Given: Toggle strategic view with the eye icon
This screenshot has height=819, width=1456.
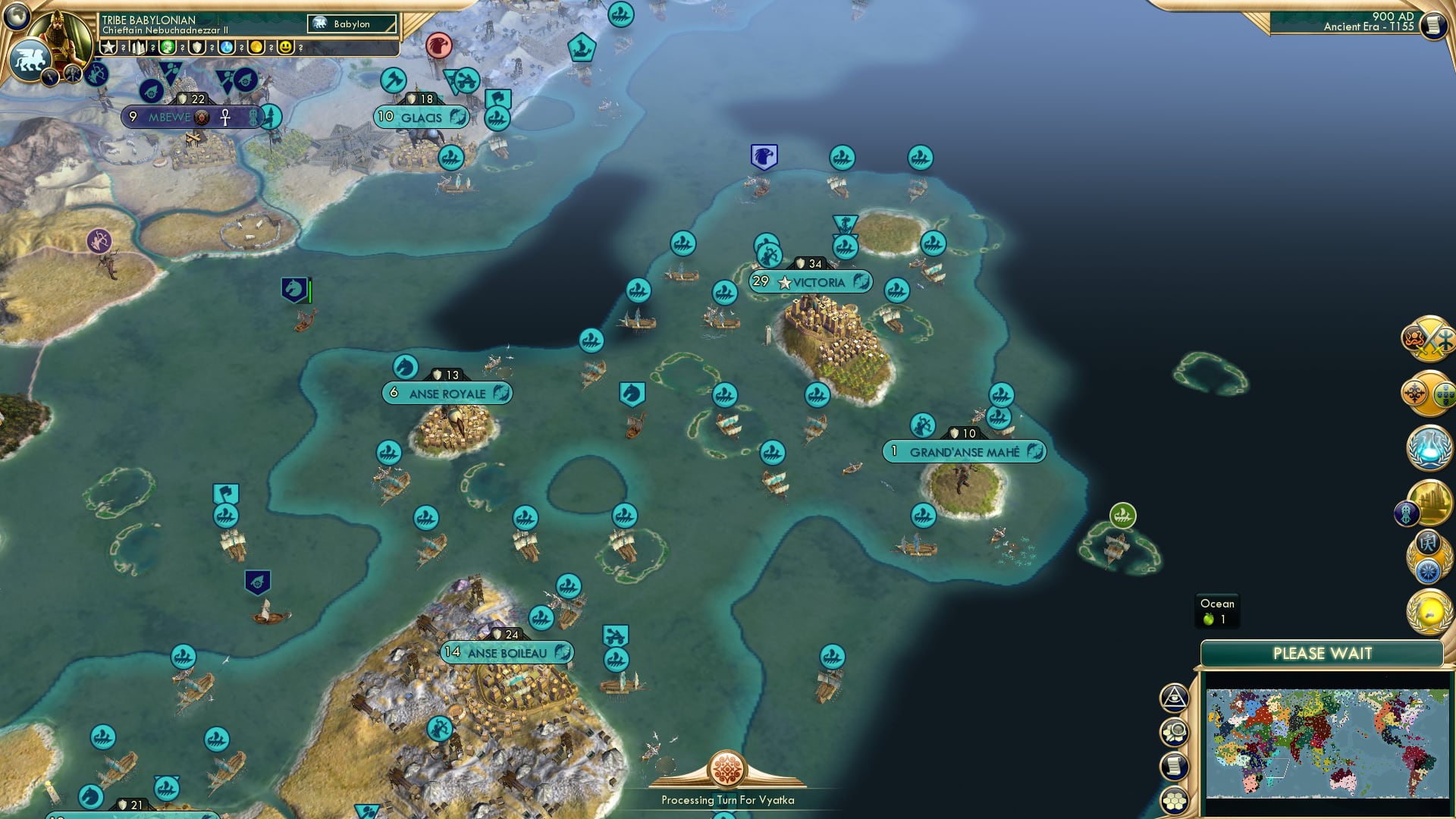Looking at the screenshot, I should [1173, 698].
